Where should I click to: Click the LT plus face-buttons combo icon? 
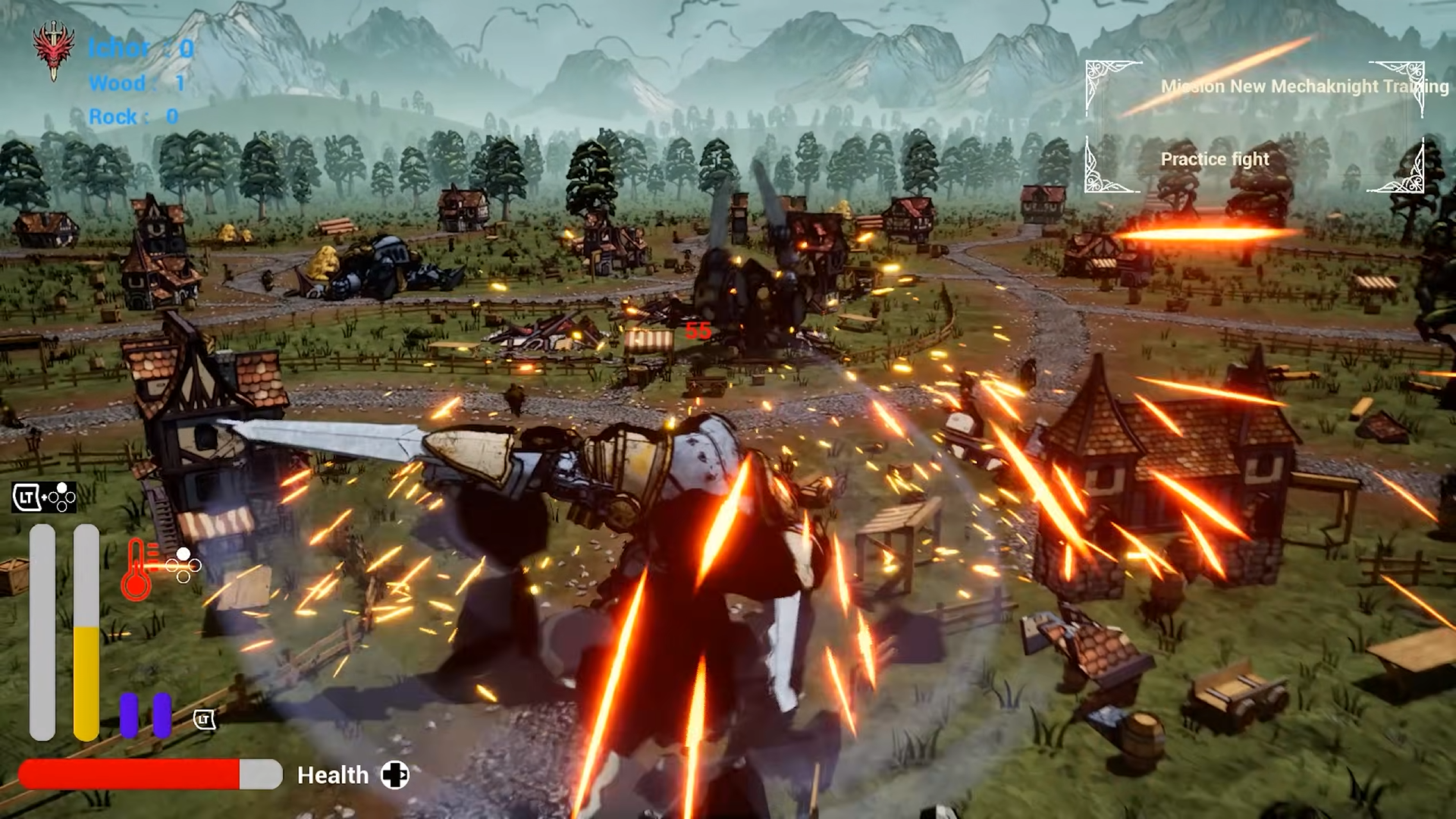pyautogui.click(x=43, y=499)
